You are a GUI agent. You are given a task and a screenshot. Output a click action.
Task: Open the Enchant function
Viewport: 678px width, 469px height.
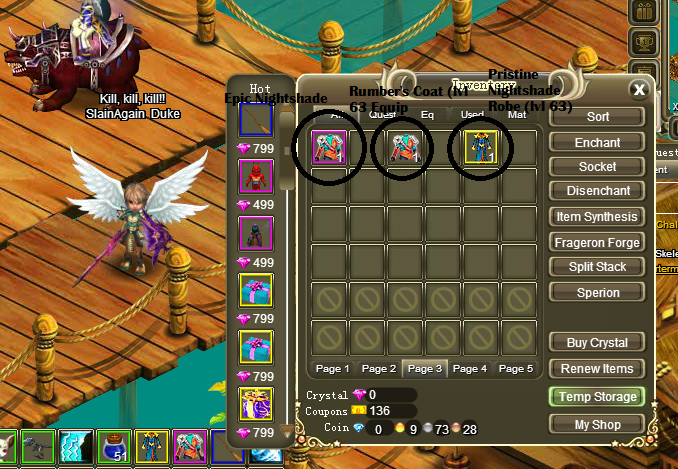pos(597,143)
